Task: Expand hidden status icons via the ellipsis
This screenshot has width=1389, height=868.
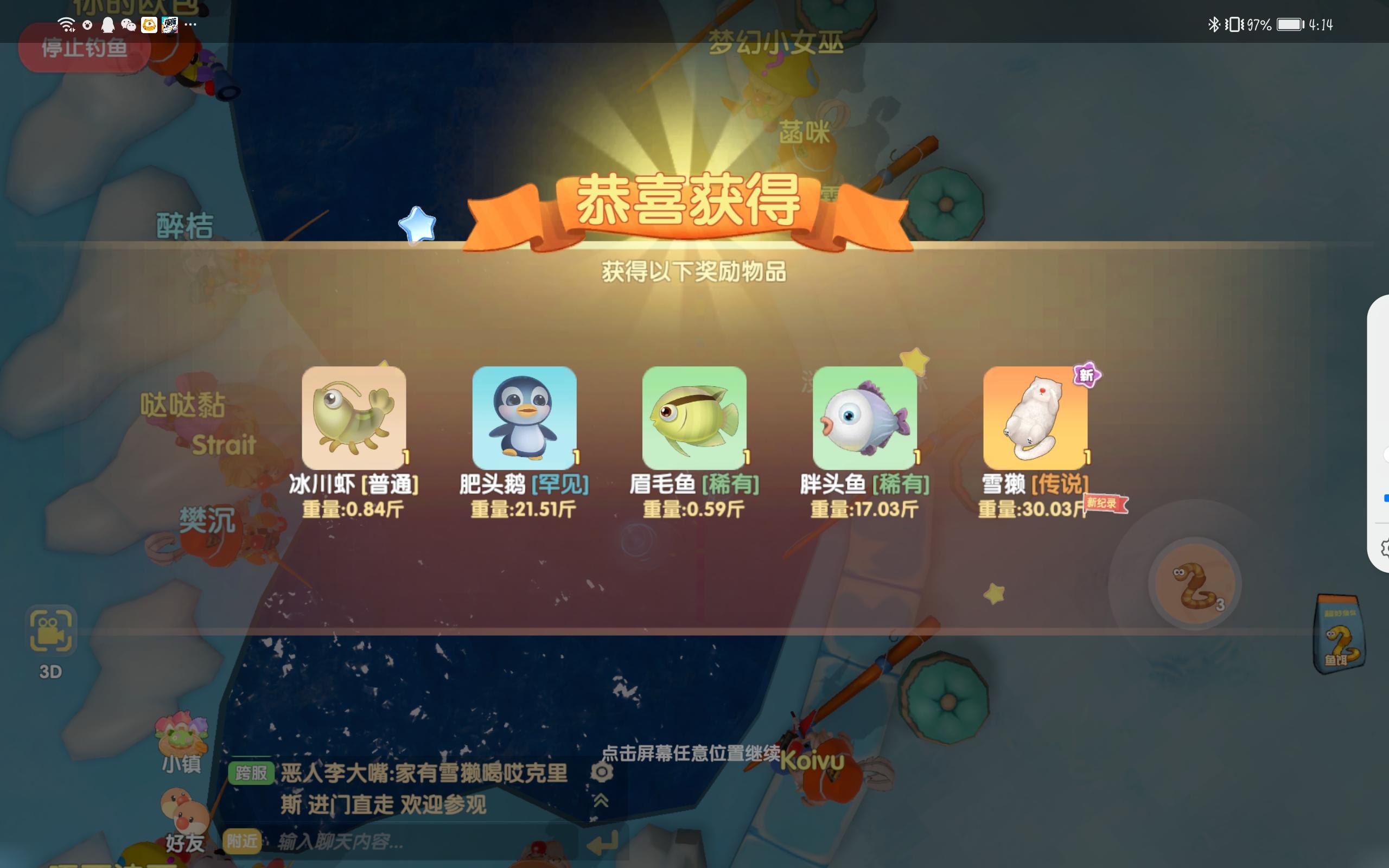Action: point(190,25)
